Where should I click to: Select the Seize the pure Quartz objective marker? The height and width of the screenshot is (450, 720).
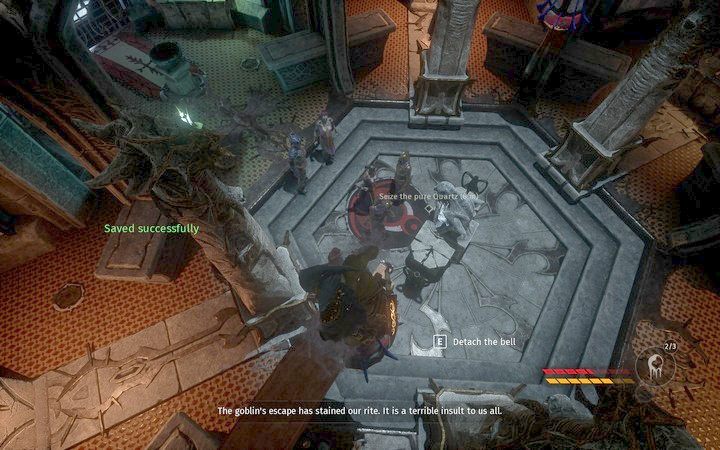coord(412,199)
